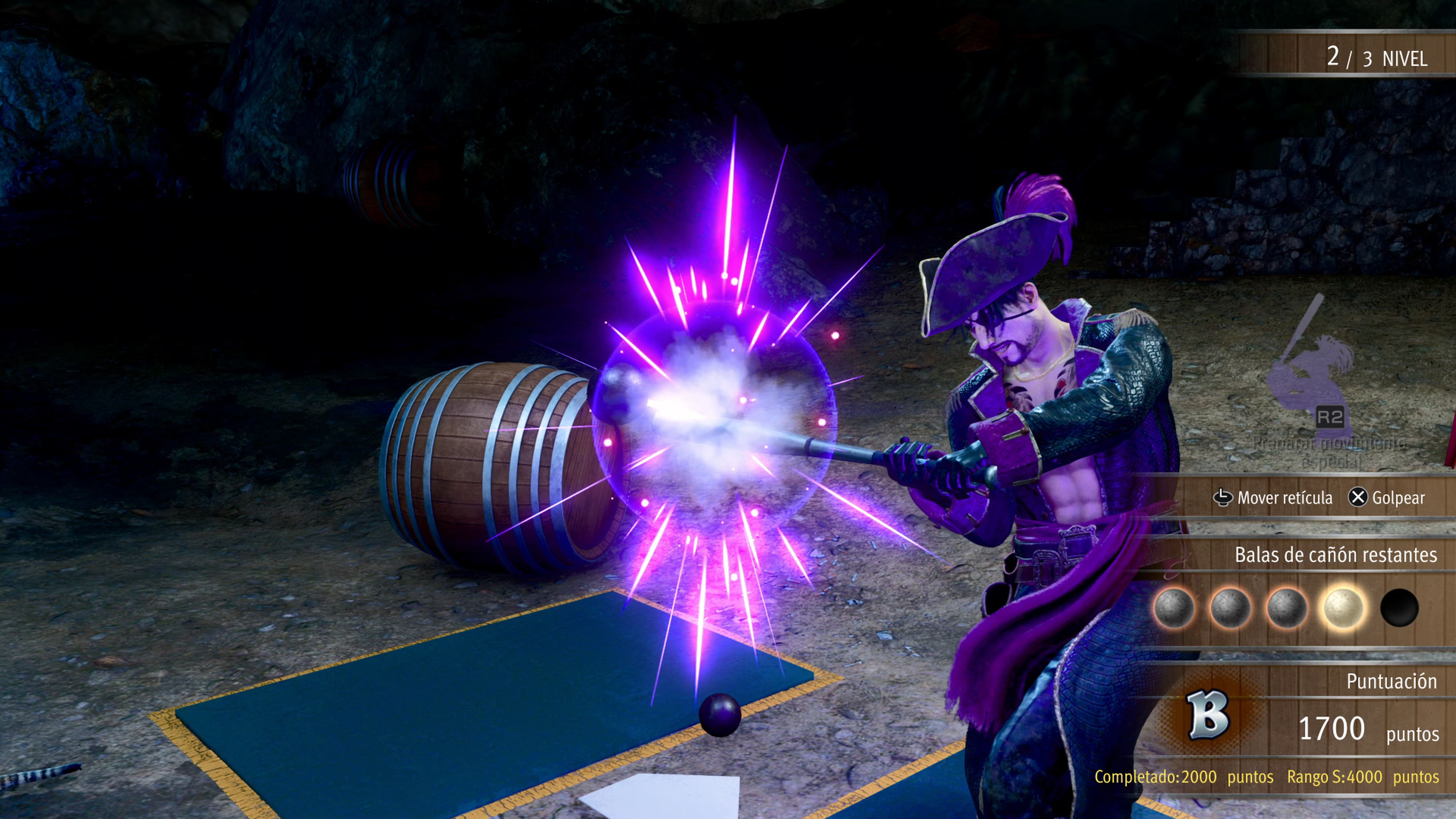Pick the golden cannonball in remaining balls
This screenshot has width=1456, height=819.
click(1343, 607)
